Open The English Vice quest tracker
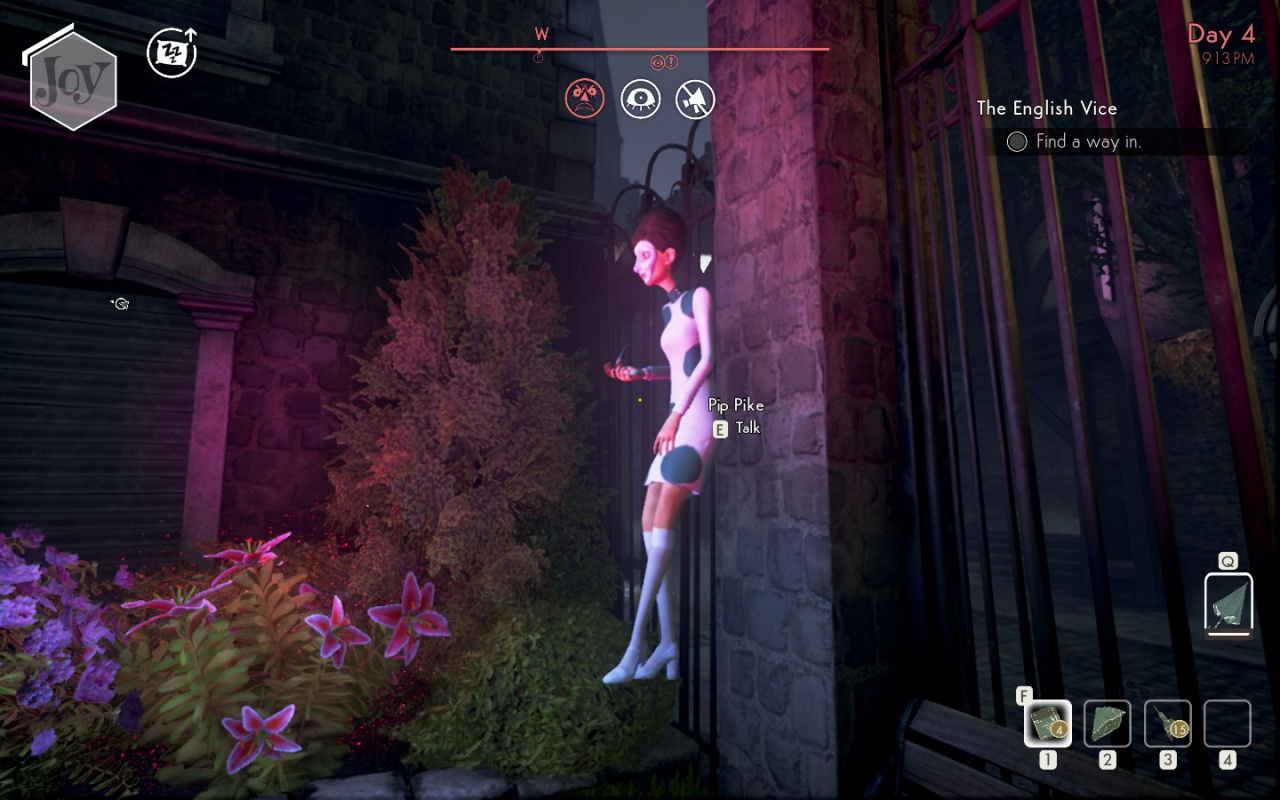1280x800 pixels. (x=1046, y=108)
